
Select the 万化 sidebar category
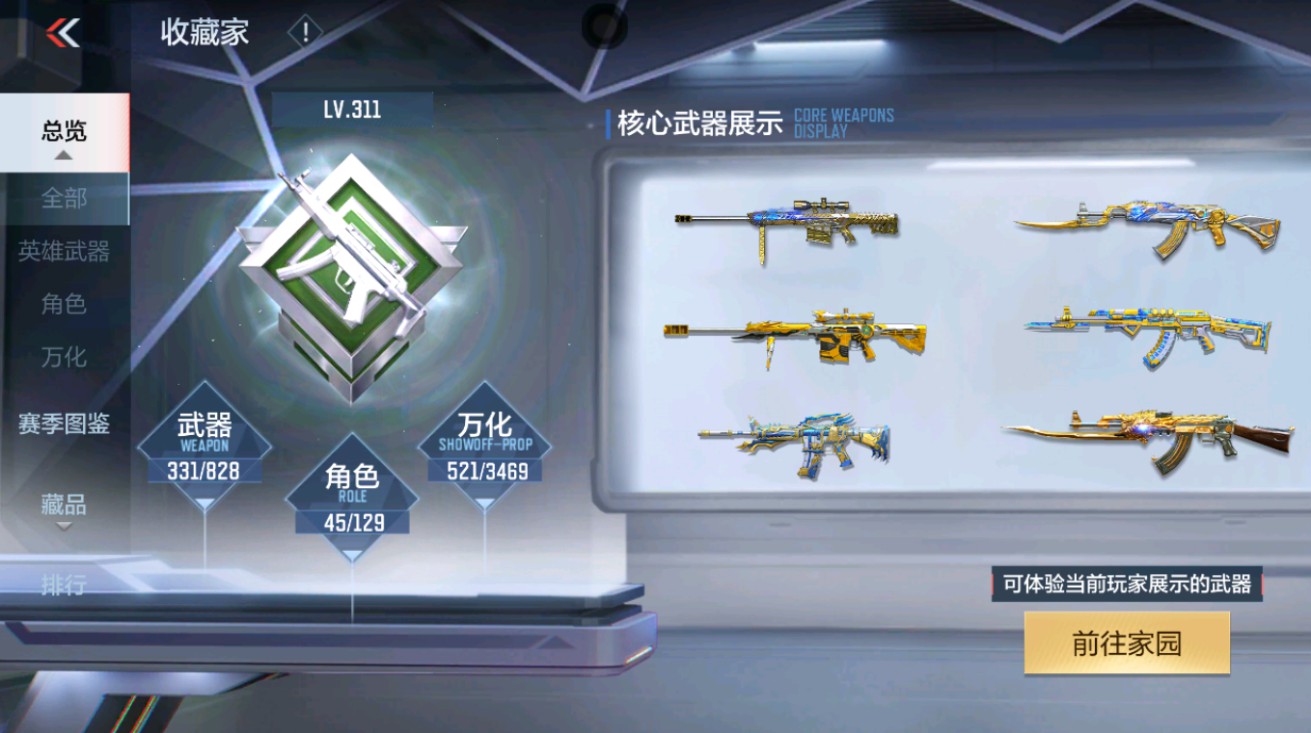(x=63, y=356)
